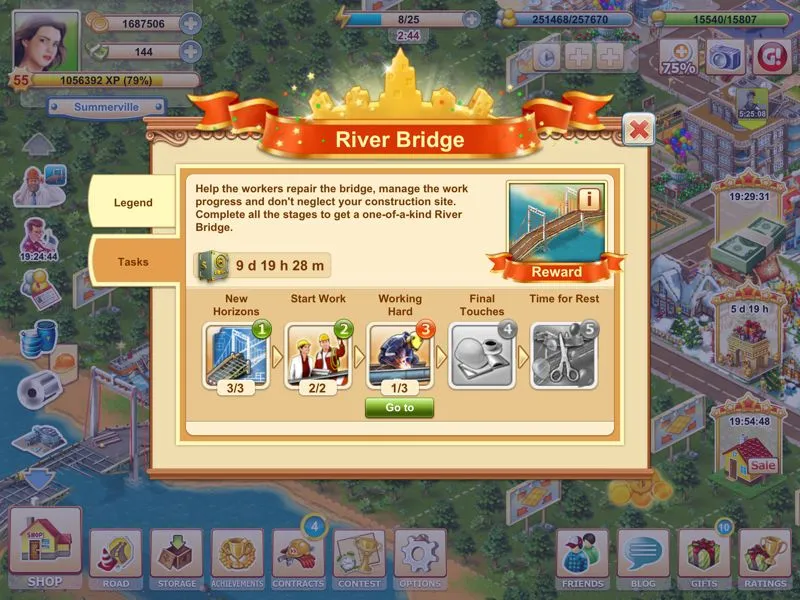Select the Time for Rest stage tile
This screenshot has height=600, width=800.
pyautogui.click(x=563, y=353)
